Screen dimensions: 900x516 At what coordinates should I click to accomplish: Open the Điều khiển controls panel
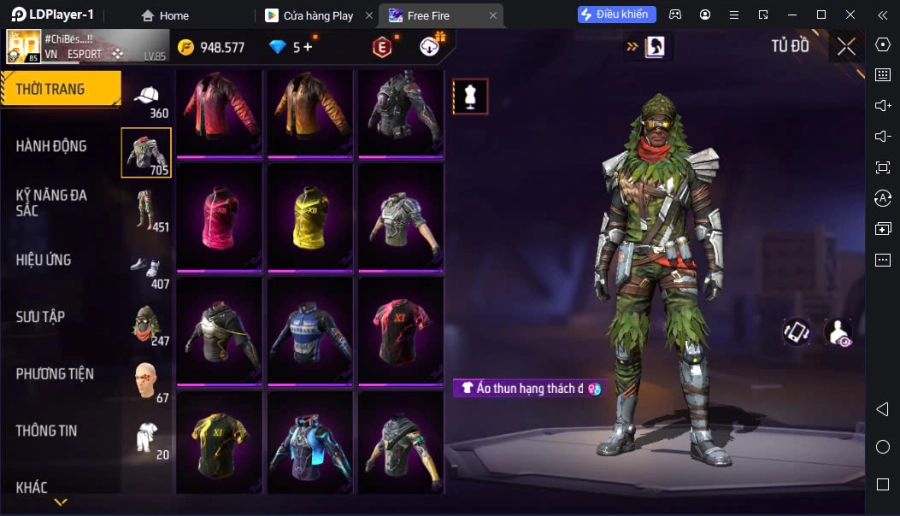[x=616, y=15]
